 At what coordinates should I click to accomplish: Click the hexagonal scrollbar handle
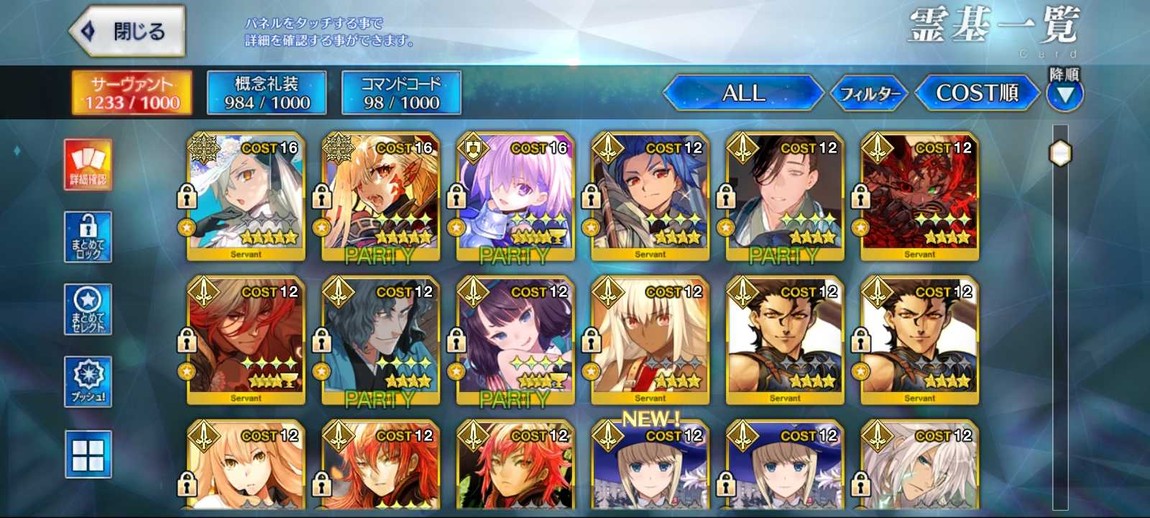pyautogui.click(x=1060, y=153)
